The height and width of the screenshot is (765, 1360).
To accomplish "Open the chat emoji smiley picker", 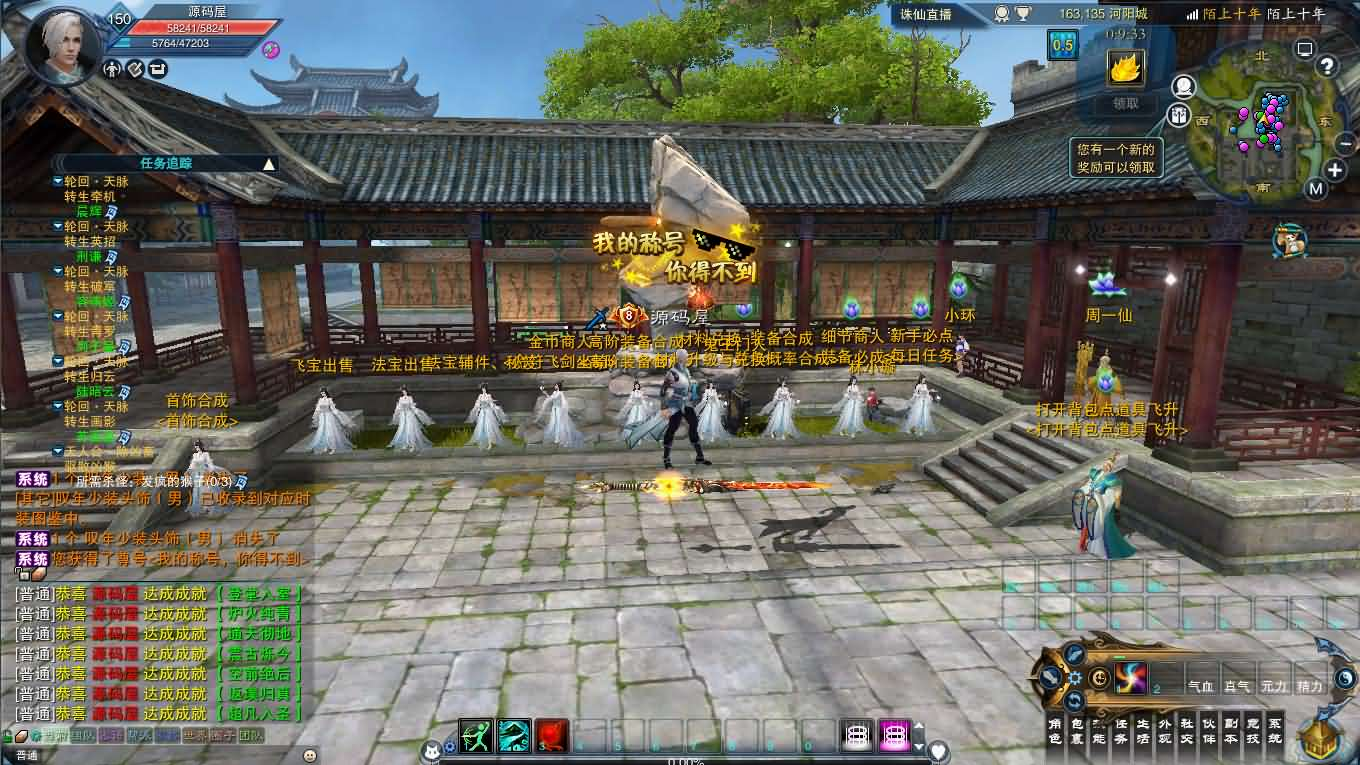I will pyautogui.click(x=310, y=754).
